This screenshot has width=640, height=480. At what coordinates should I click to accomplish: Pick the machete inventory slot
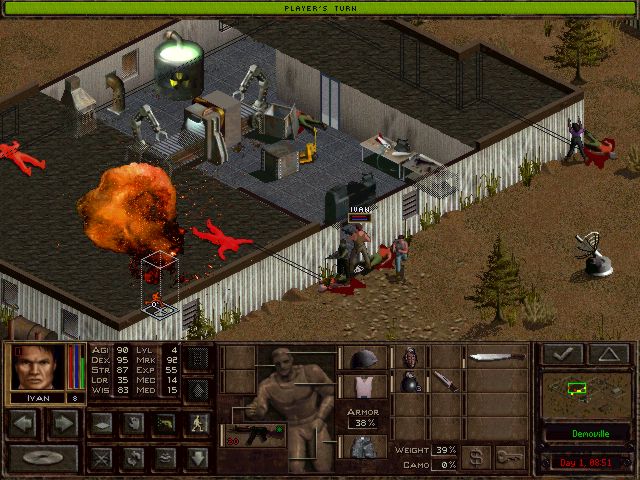point(497,357)
